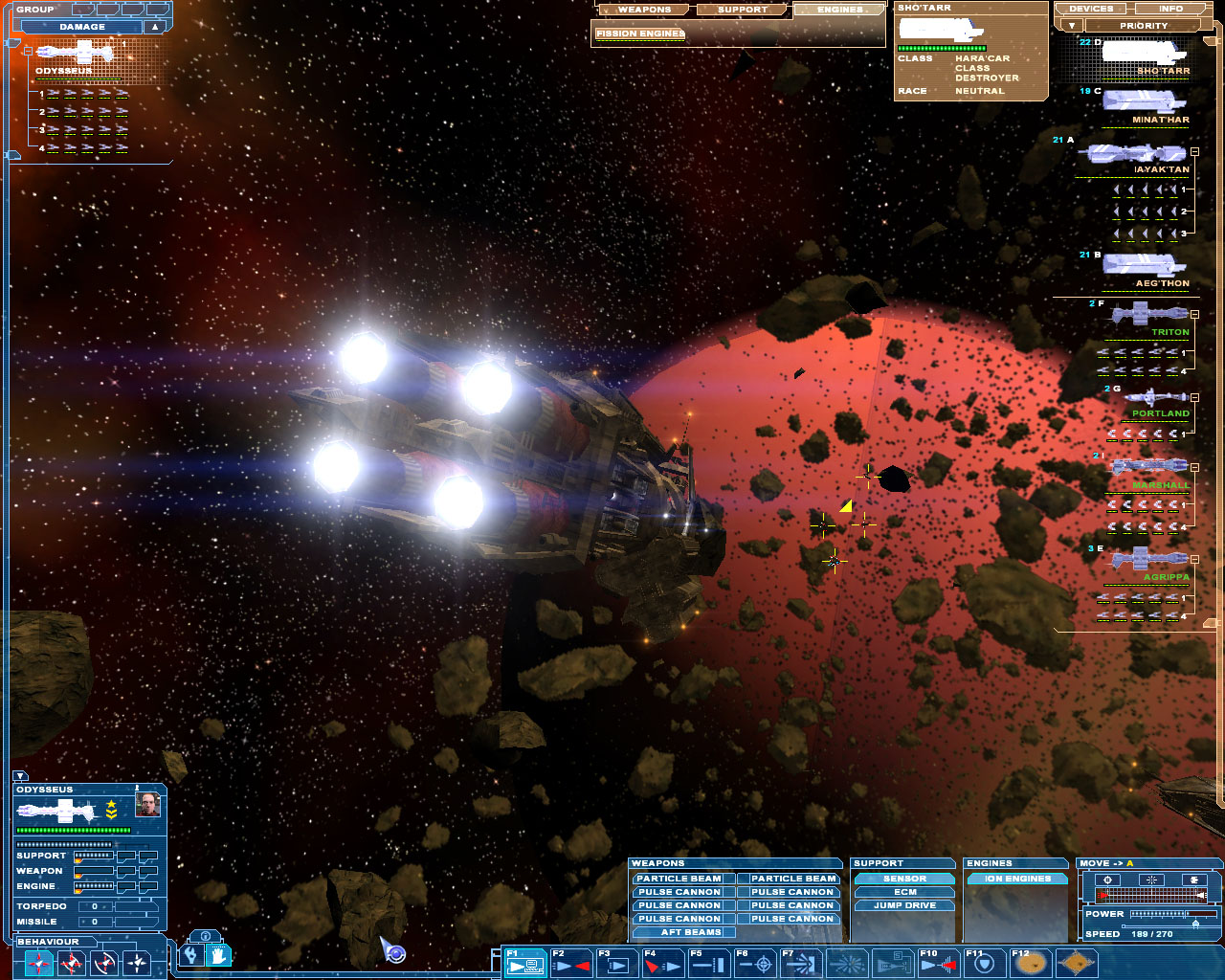
Task: Open the wrench repair panel icon
Action: 192,954
